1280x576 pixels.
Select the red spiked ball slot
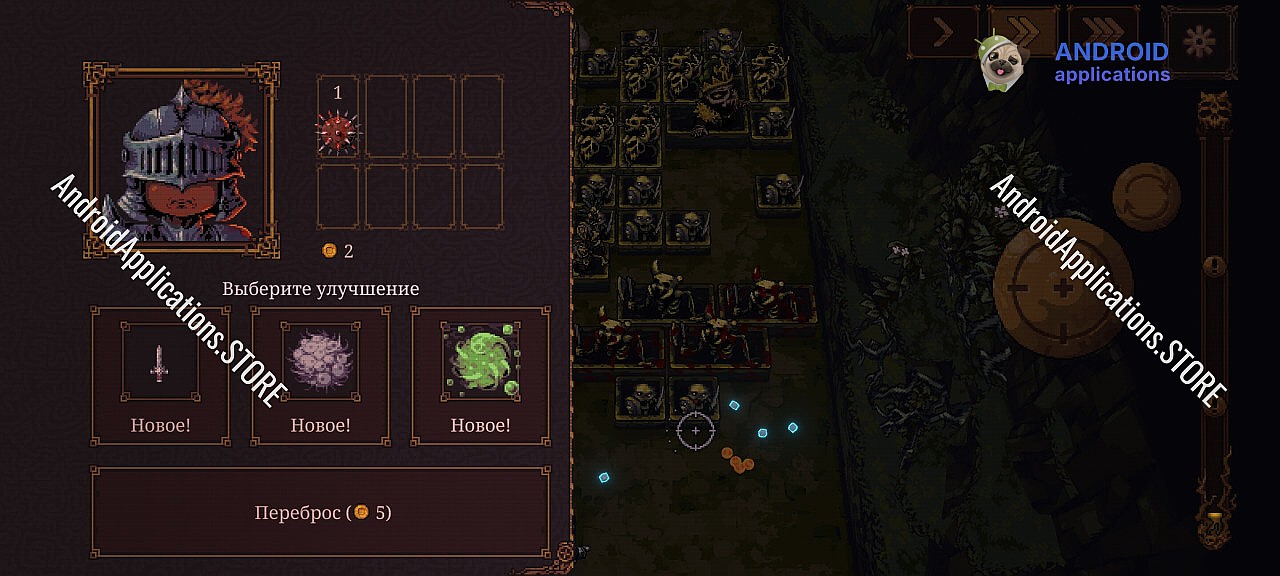(x=338, y=130)
